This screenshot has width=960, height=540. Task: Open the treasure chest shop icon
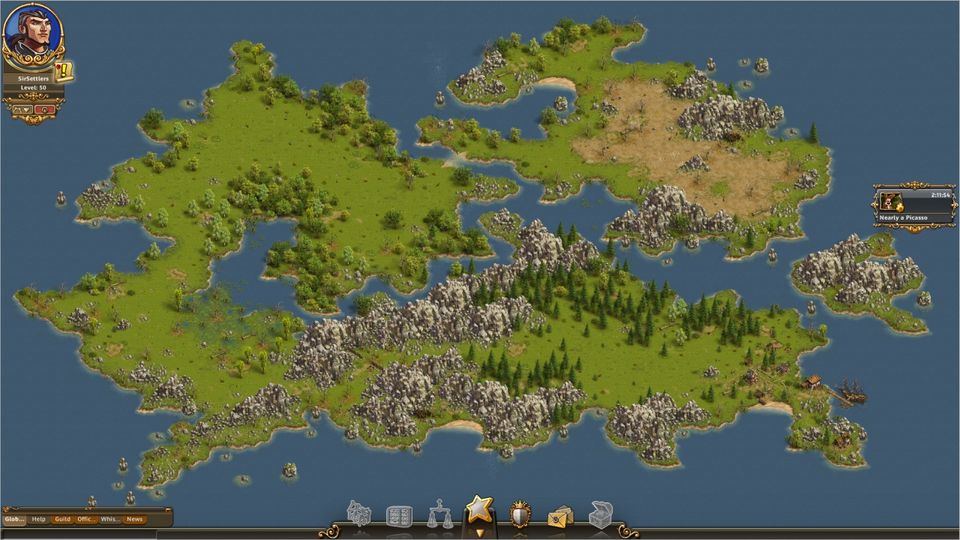(x=600, y=515)
